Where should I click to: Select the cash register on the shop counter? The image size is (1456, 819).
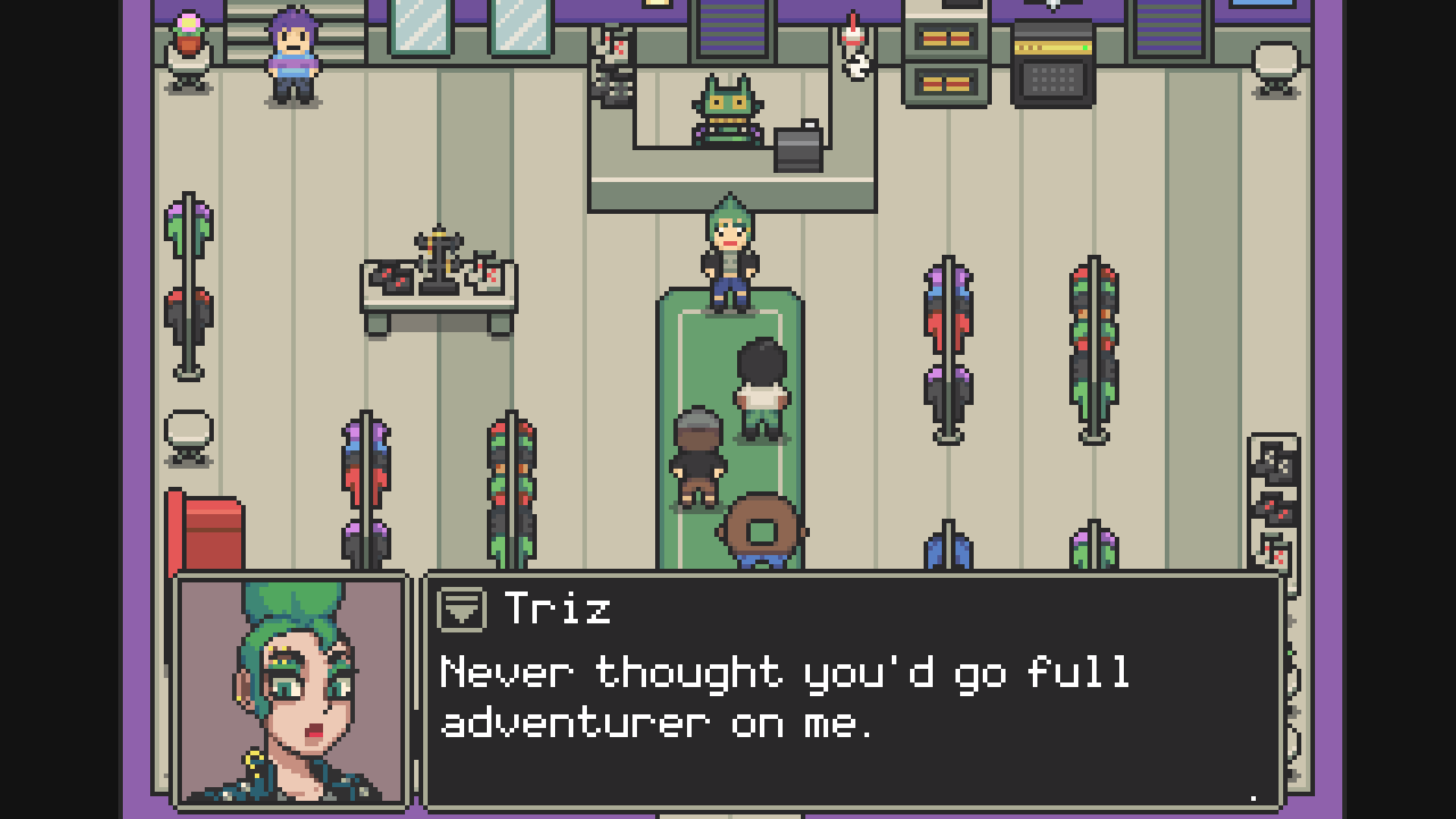(797, 144)
